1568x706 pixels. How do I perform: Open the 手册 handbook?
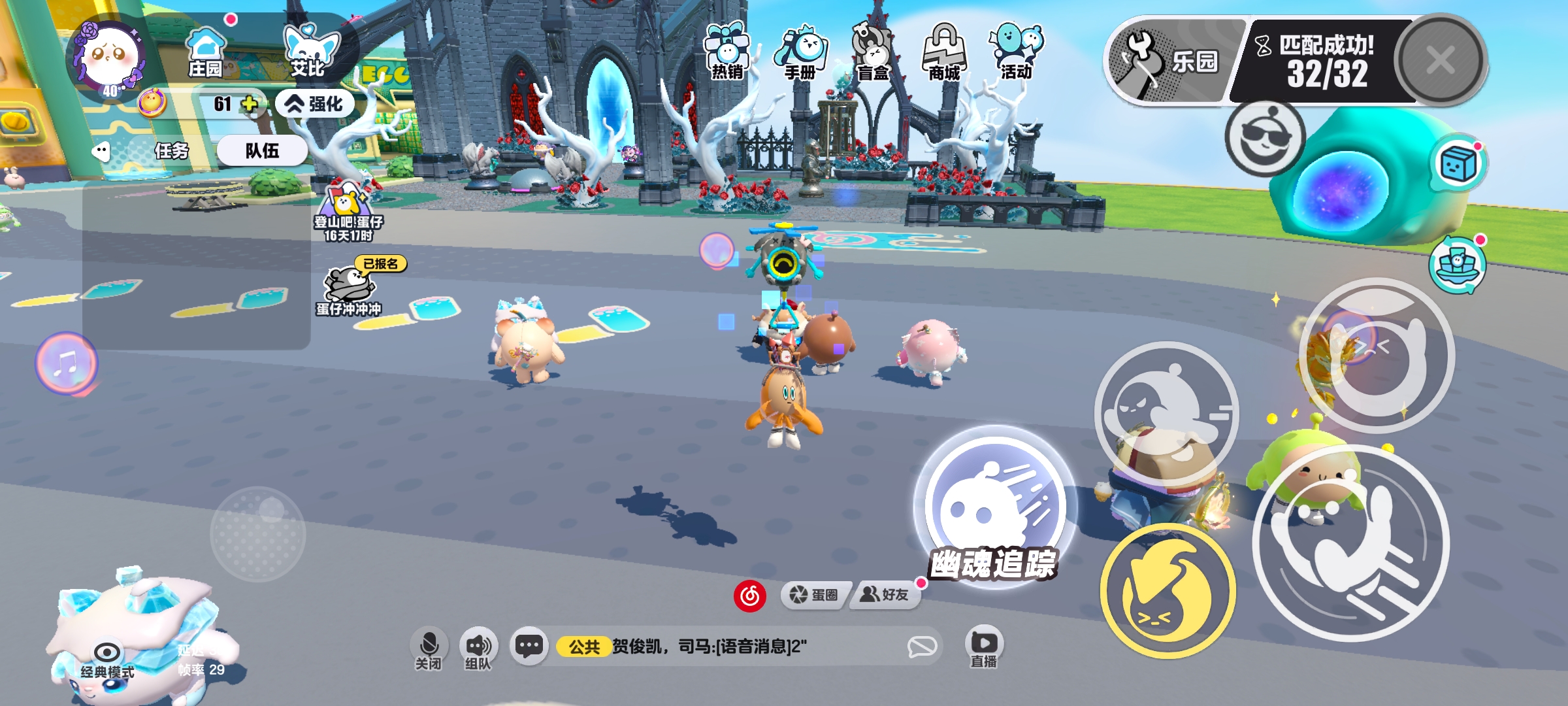800,54
